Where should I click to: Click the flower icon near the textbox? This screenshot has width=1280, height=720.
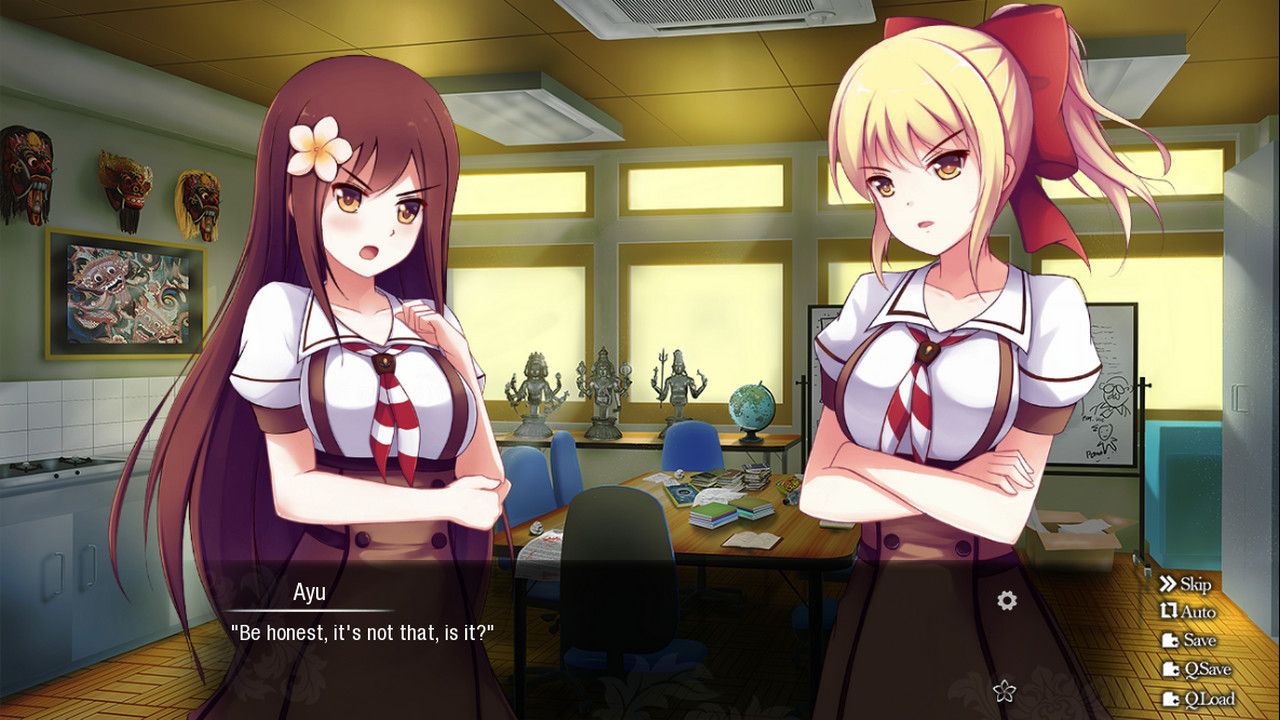(1004, 690)
